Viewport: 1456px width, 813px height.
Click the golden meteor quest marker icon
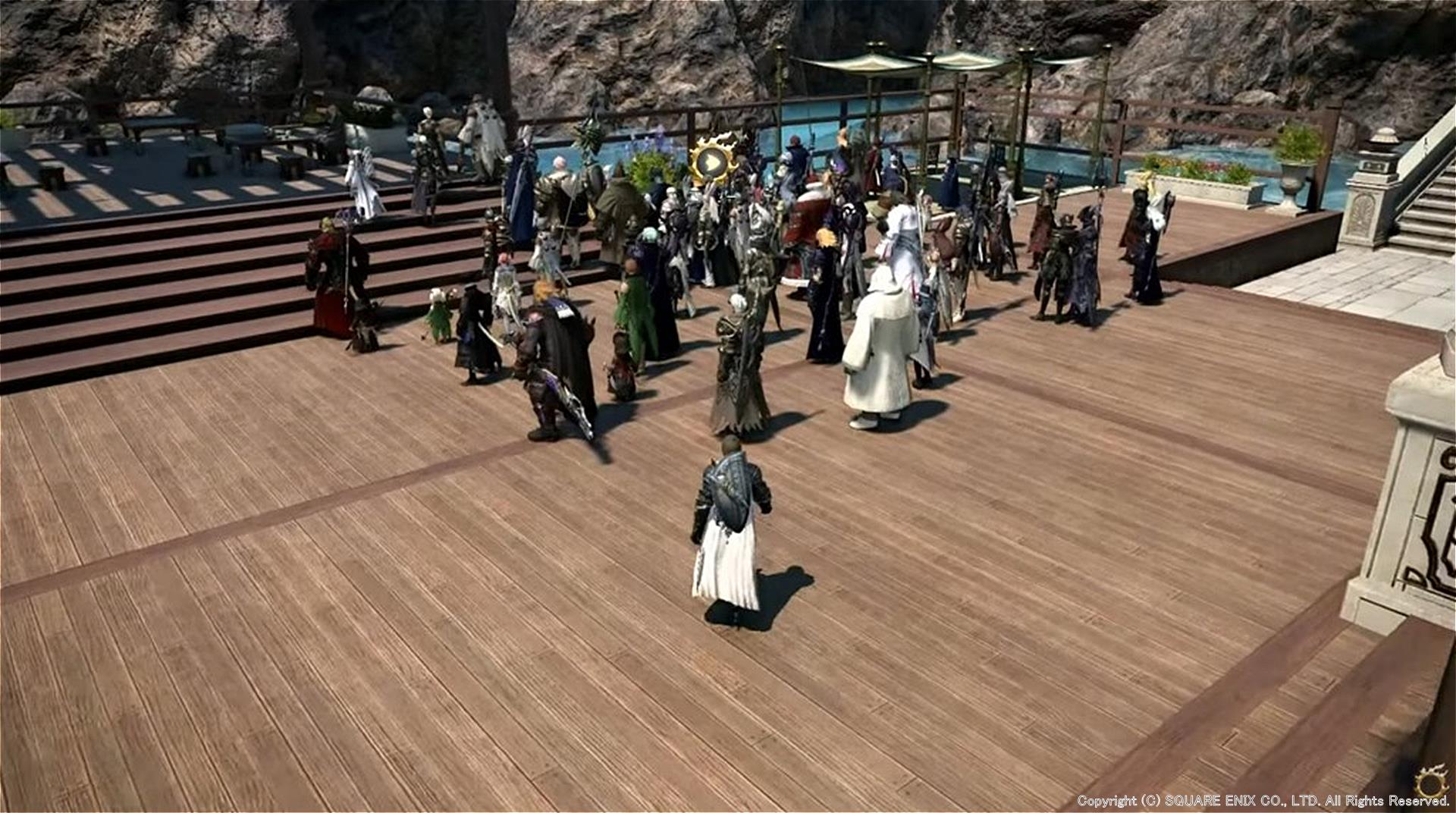712,161
